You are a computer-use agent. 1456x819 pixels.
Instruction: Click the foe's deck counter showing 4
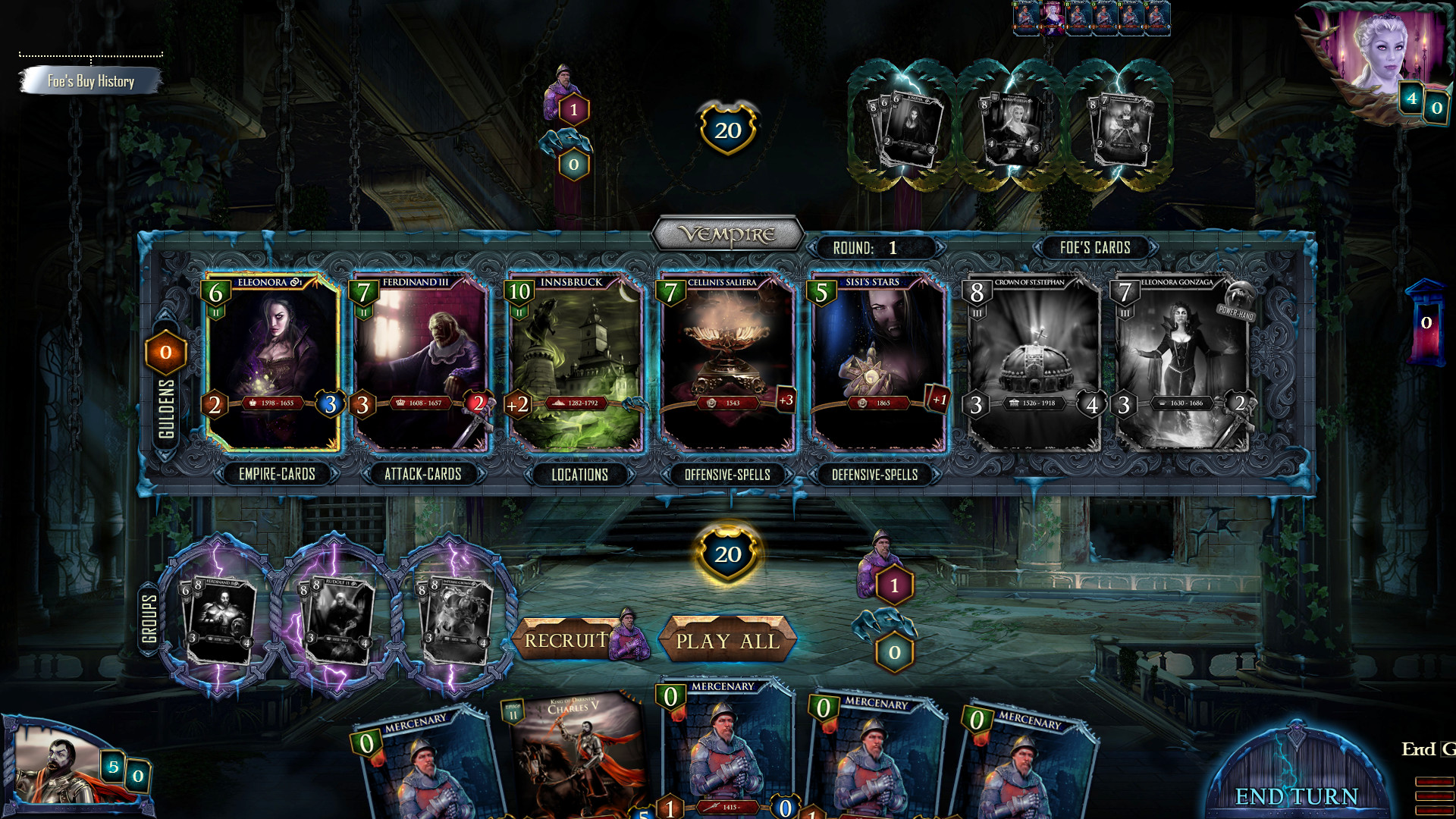coord(1411,97)
